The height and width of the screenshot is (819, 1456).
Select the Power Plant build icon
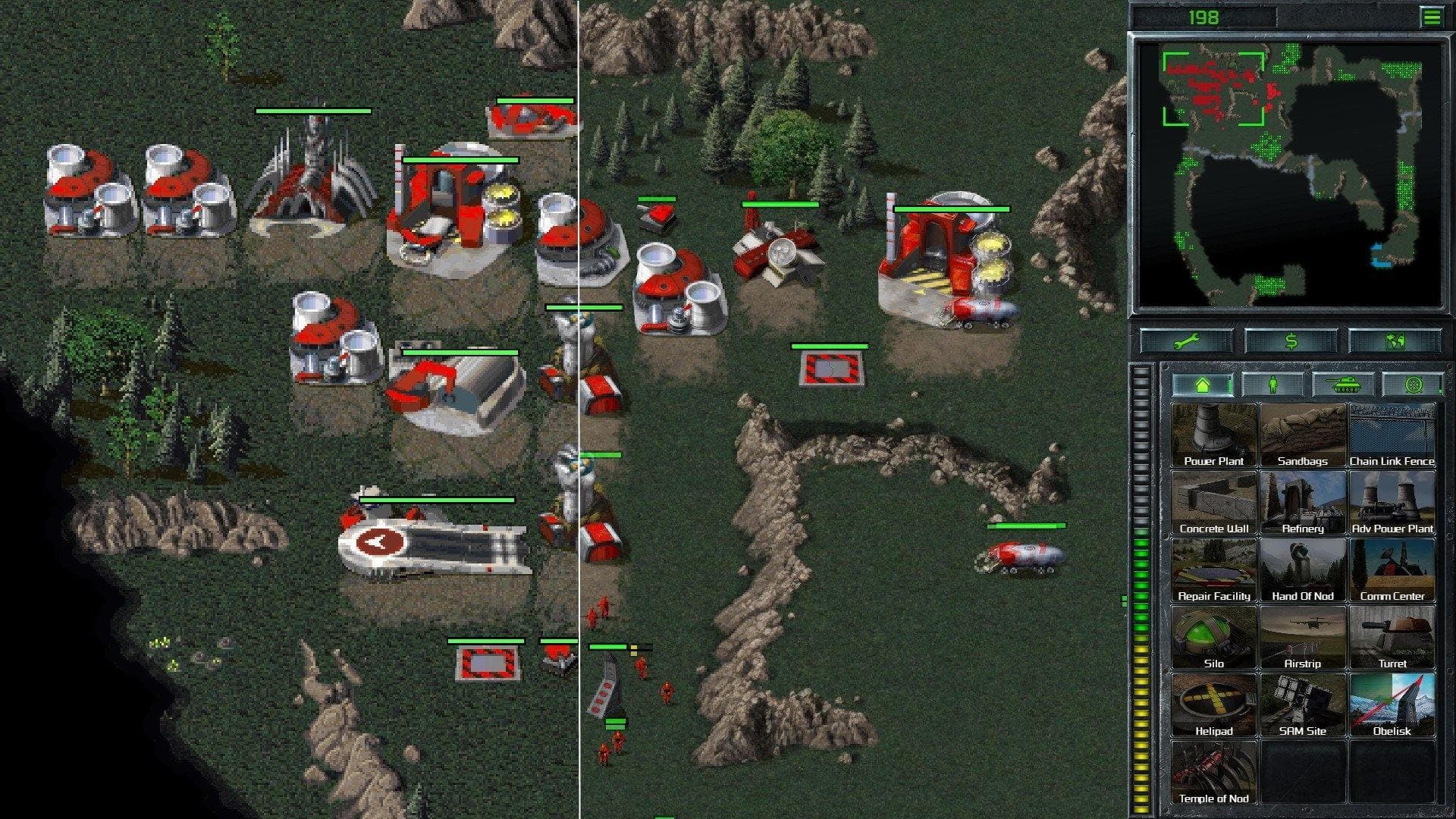tap(1213, 434)
